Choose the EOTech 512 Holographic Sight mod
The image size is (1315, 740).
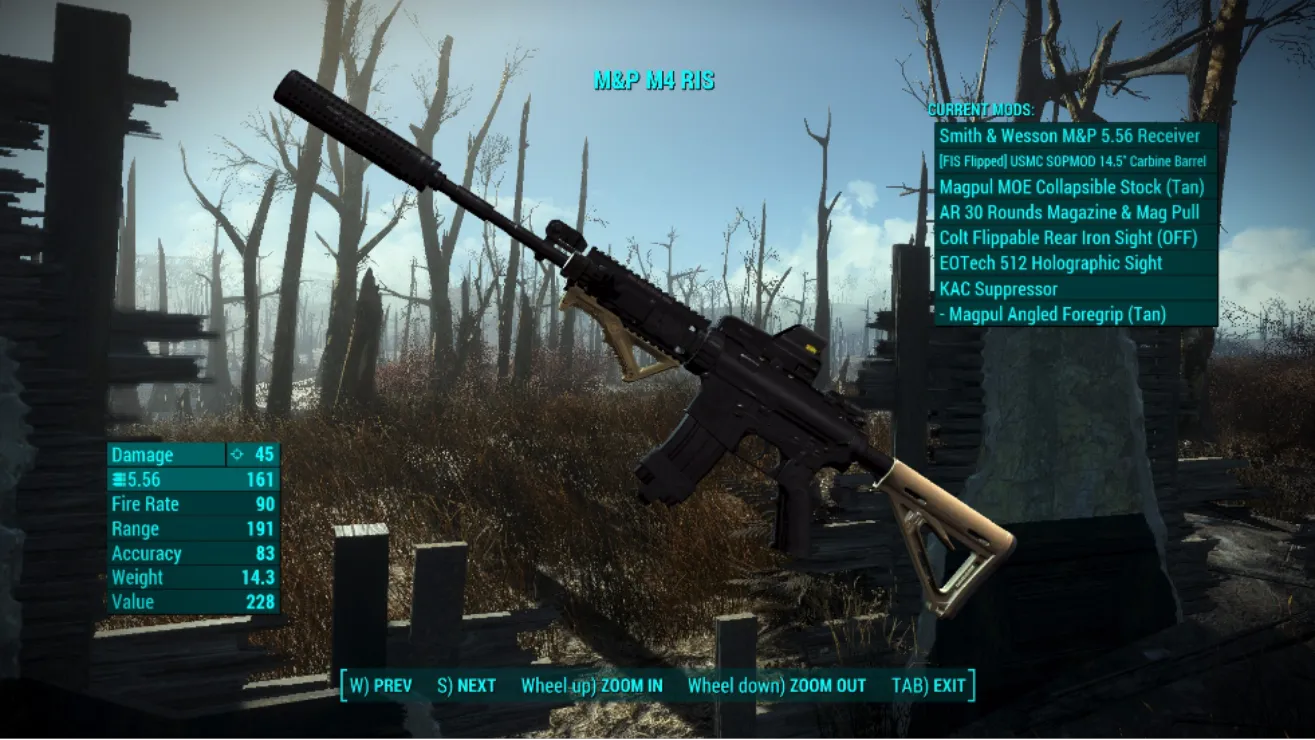pos(1075,263)
